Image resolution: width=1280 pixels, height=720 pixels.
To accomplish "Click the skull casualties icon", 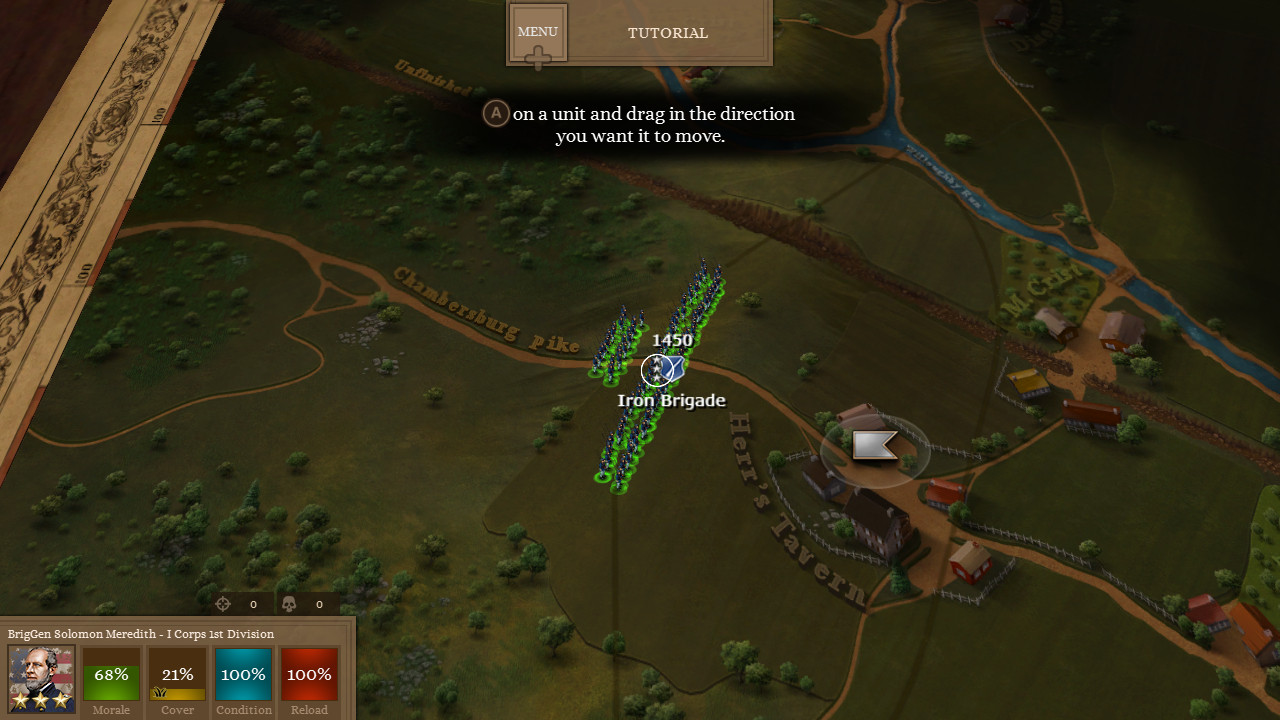I will click(289, 604).
